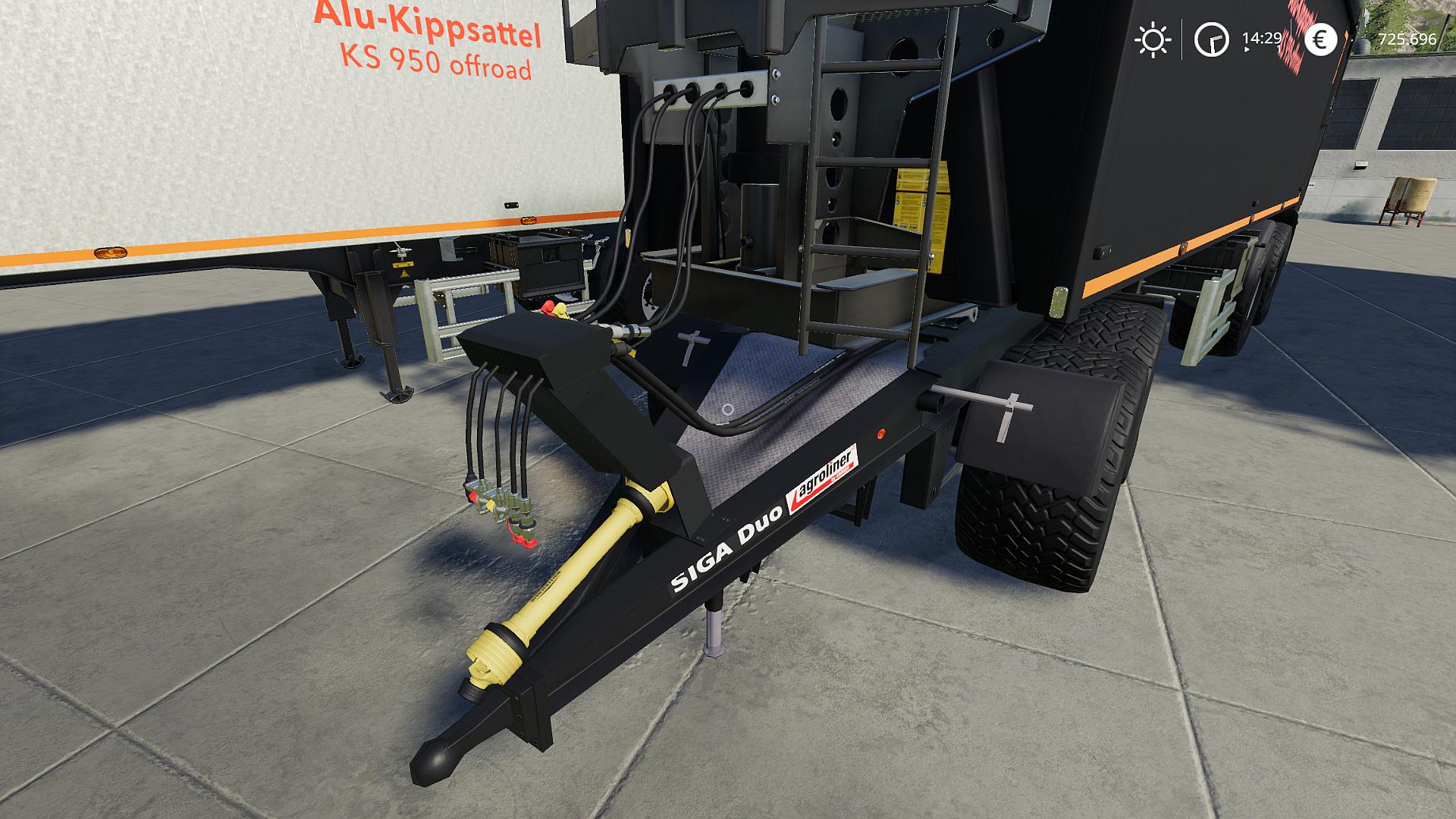Viewport: 1456px width, 819px height.
Task: Click the euro money icon
Action: 1320,39
